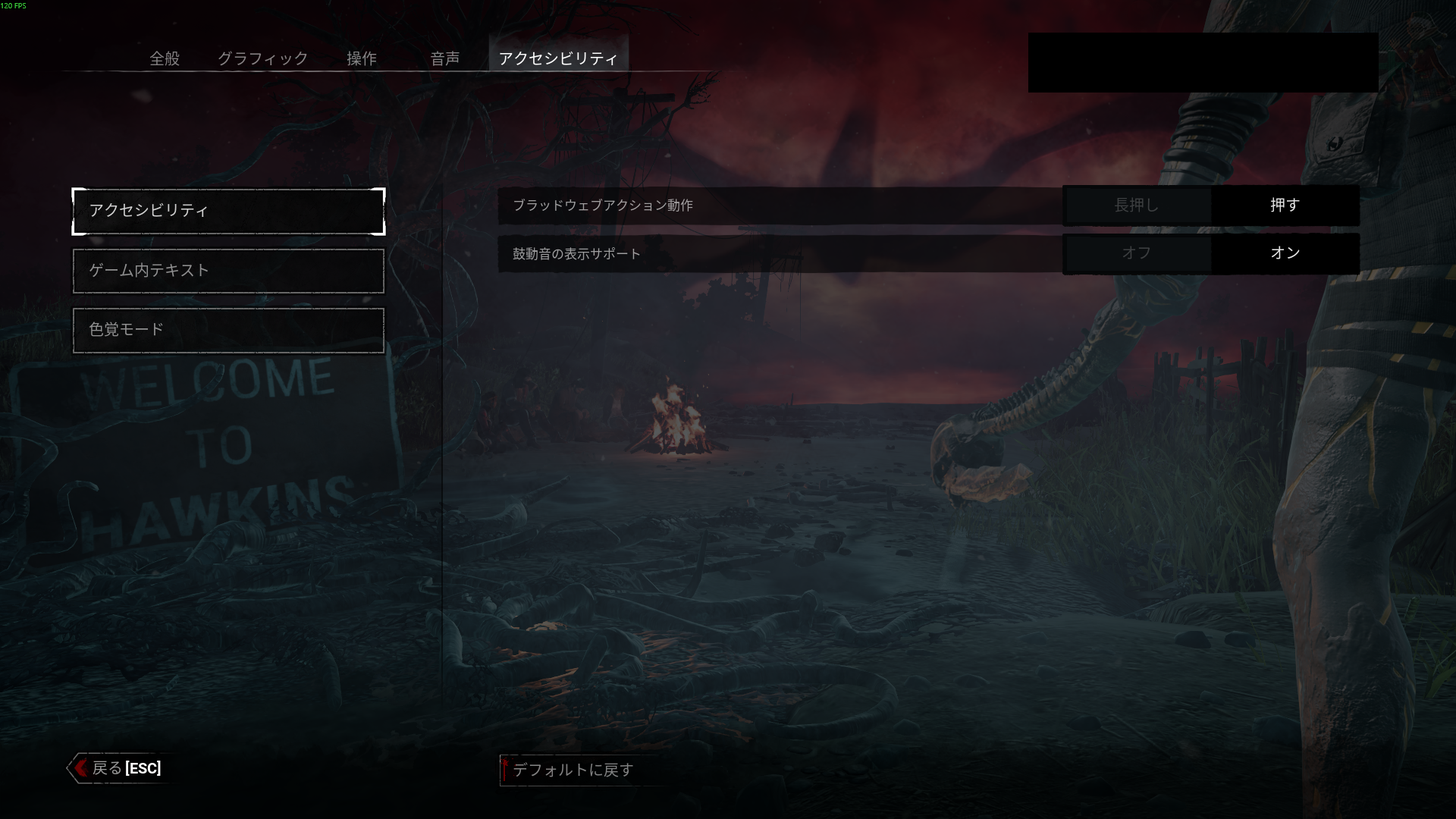Reset settings with デフォルトに戻す
Image resolution: width=1456 pixels, height=819 pixels.
[573, 770]
